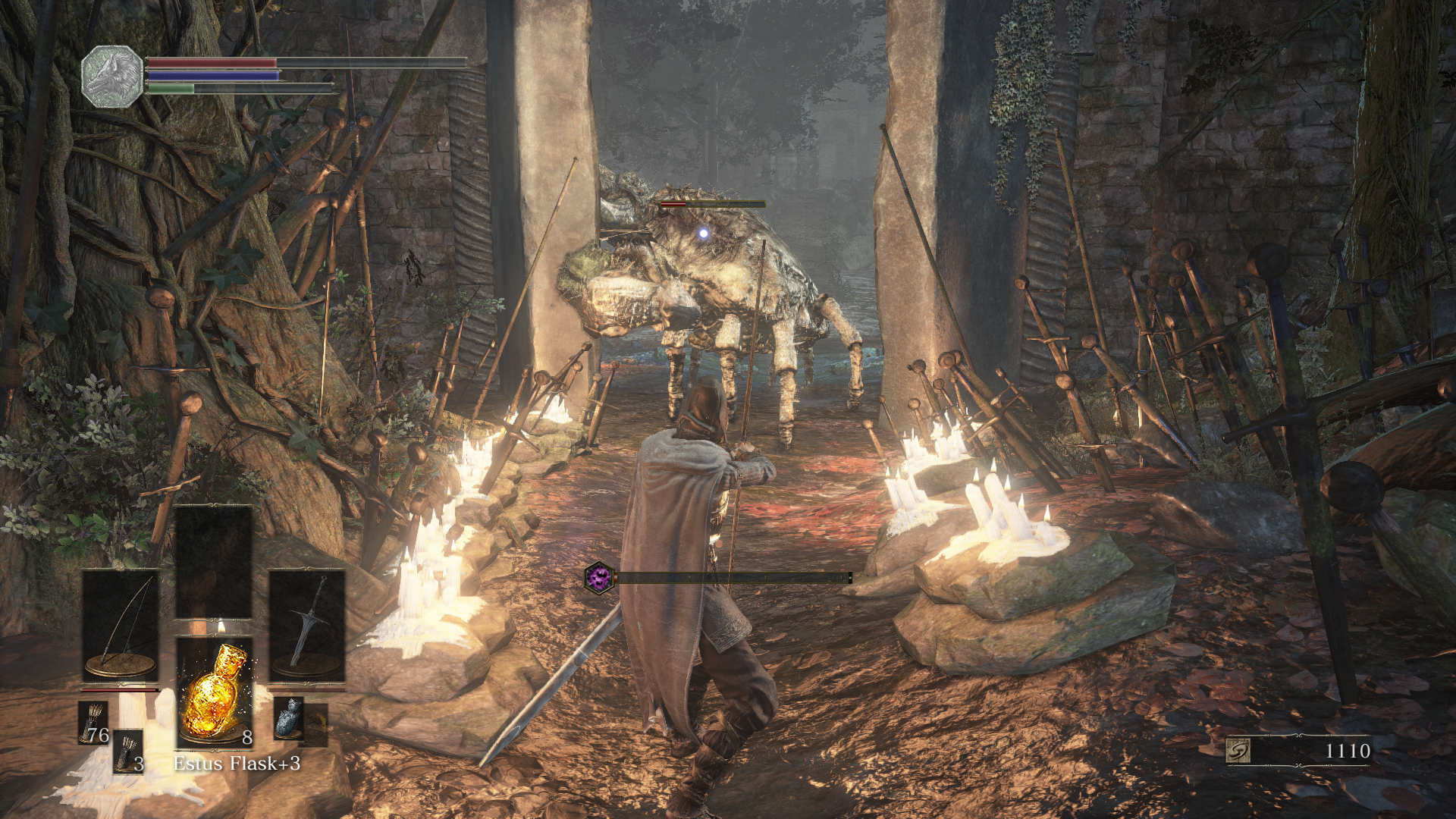Image resolution: width=1456 pixels, height=819 pixels.
Task: Click the wolf covenant emblem
Action: coord(112,76)
